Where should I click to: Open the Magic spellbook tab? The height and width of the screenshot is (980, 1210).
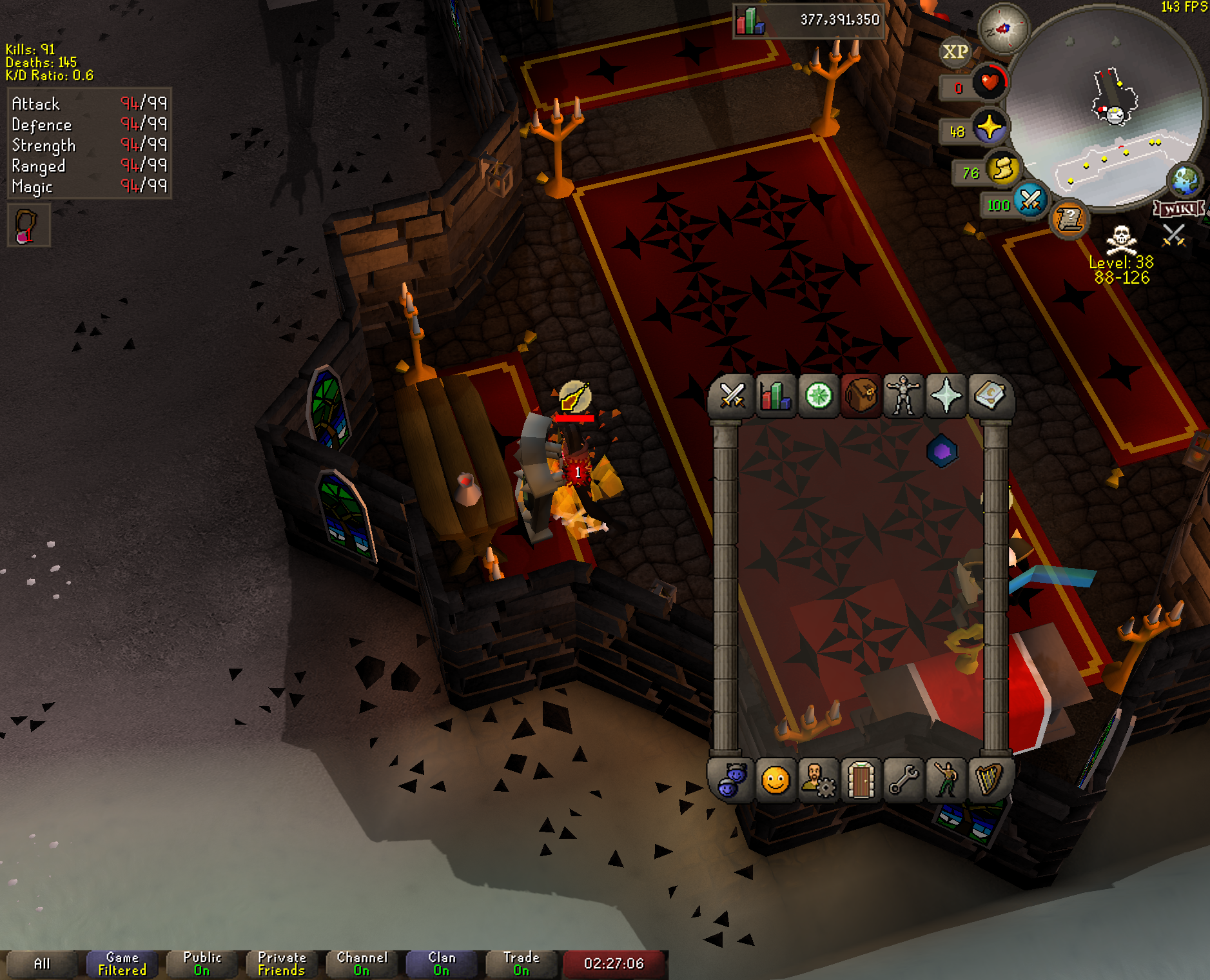[989, 396]
